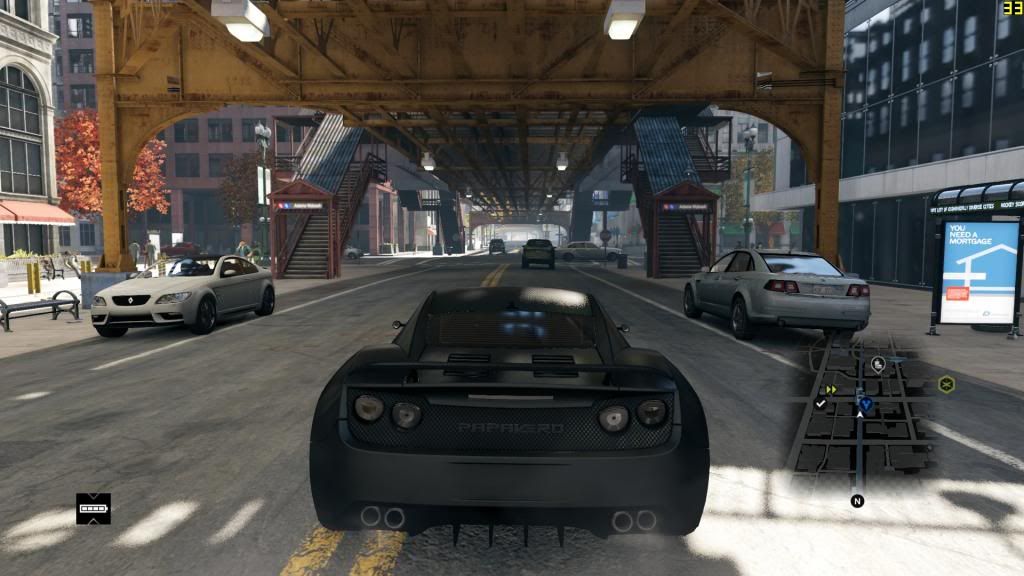Select the blue pin marker on minimap
Viewport: 1024px width, 576px height.
866,404
